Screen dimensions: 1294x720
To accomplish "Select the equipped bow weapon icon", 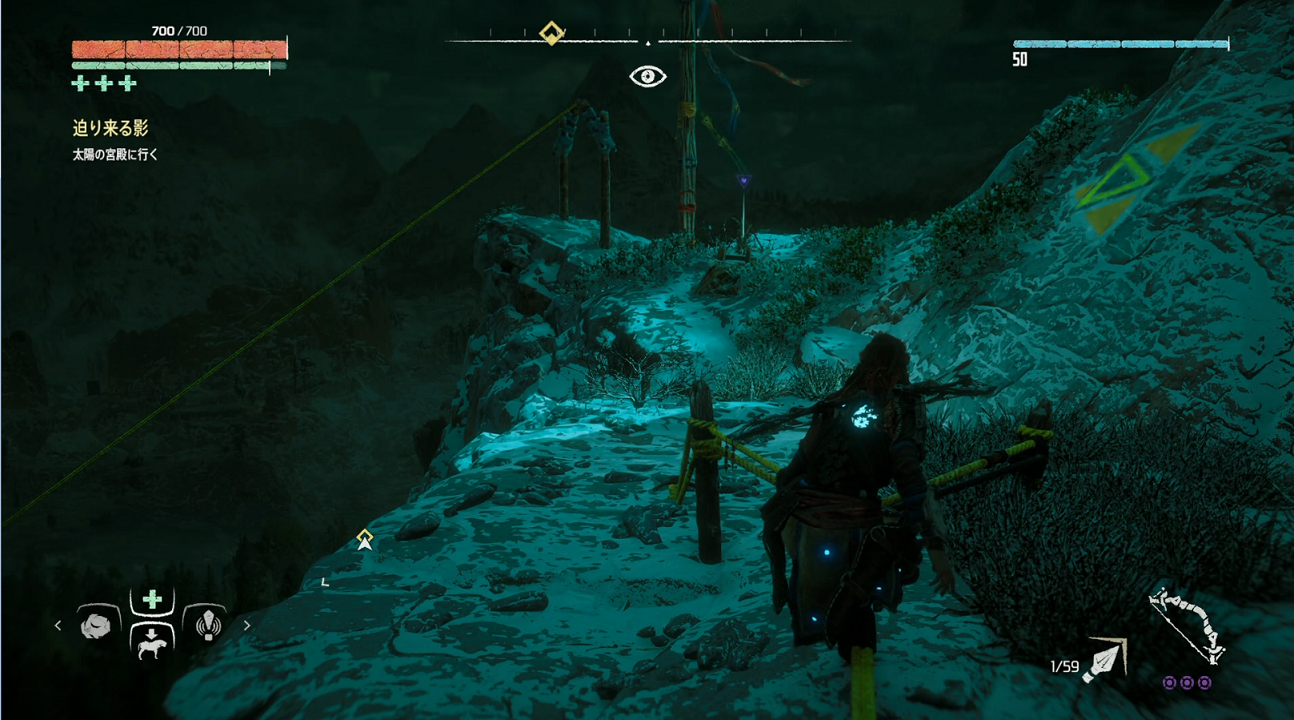I will click(x=1187, y=625).
